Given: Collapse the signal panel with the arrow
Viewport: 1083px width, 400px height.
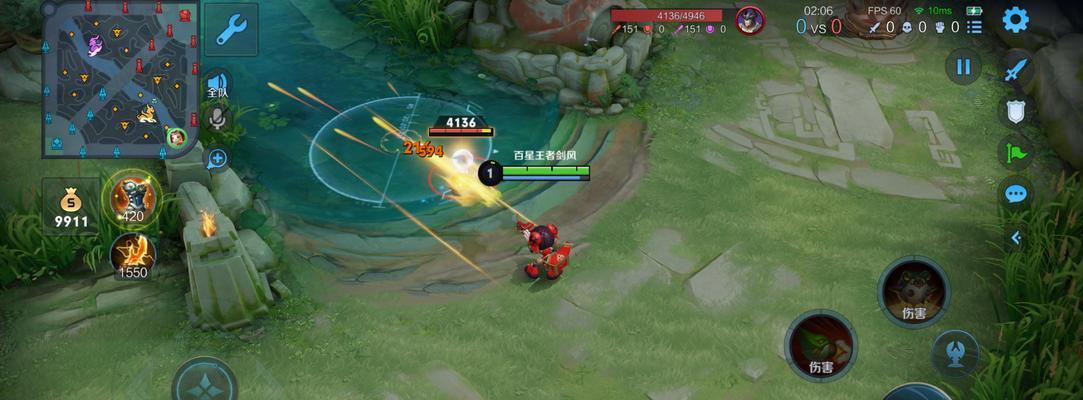Looking at the screenshot, I should 1016,237.
